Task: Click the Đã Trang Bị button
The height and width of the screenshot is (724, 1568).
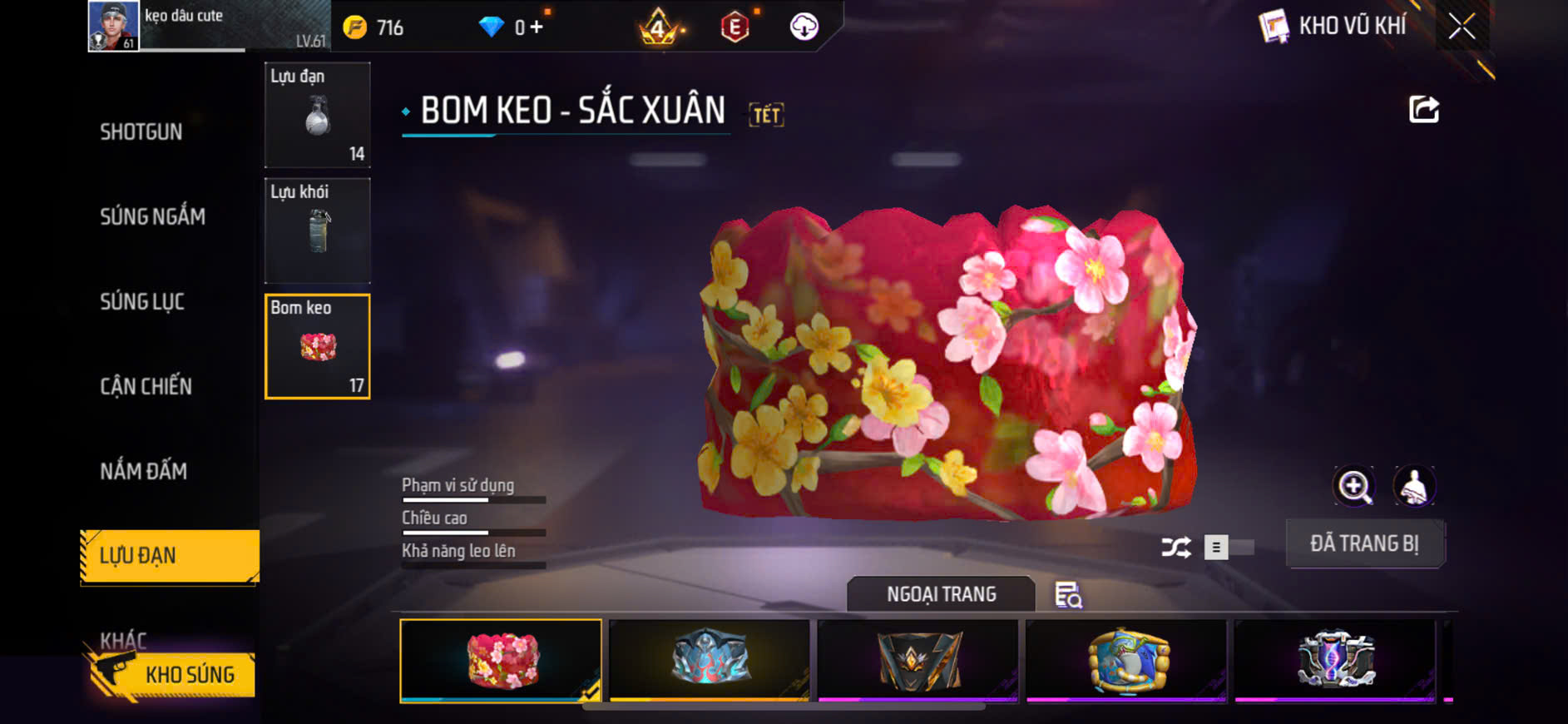Action: pyautogui.click(x=1364, y=543)
